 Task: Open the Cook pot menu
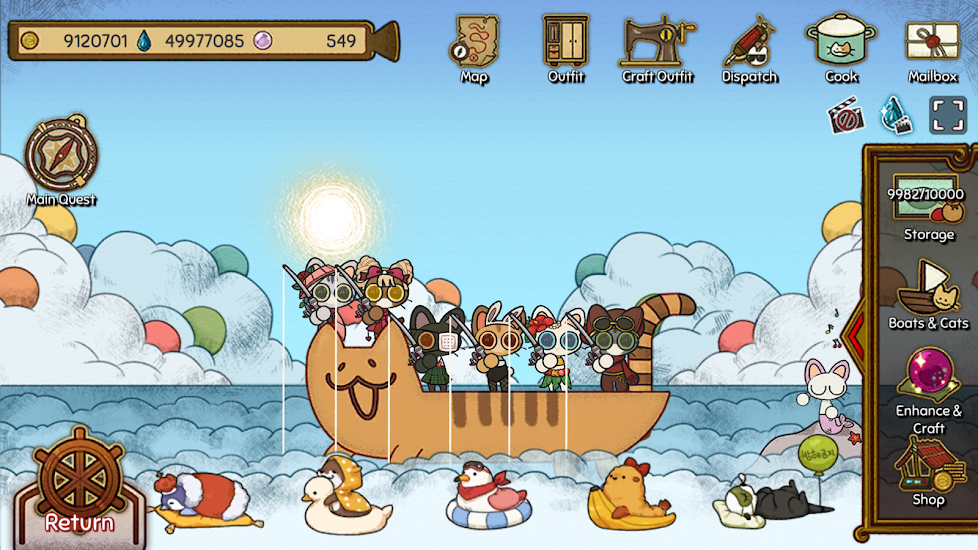841,46
